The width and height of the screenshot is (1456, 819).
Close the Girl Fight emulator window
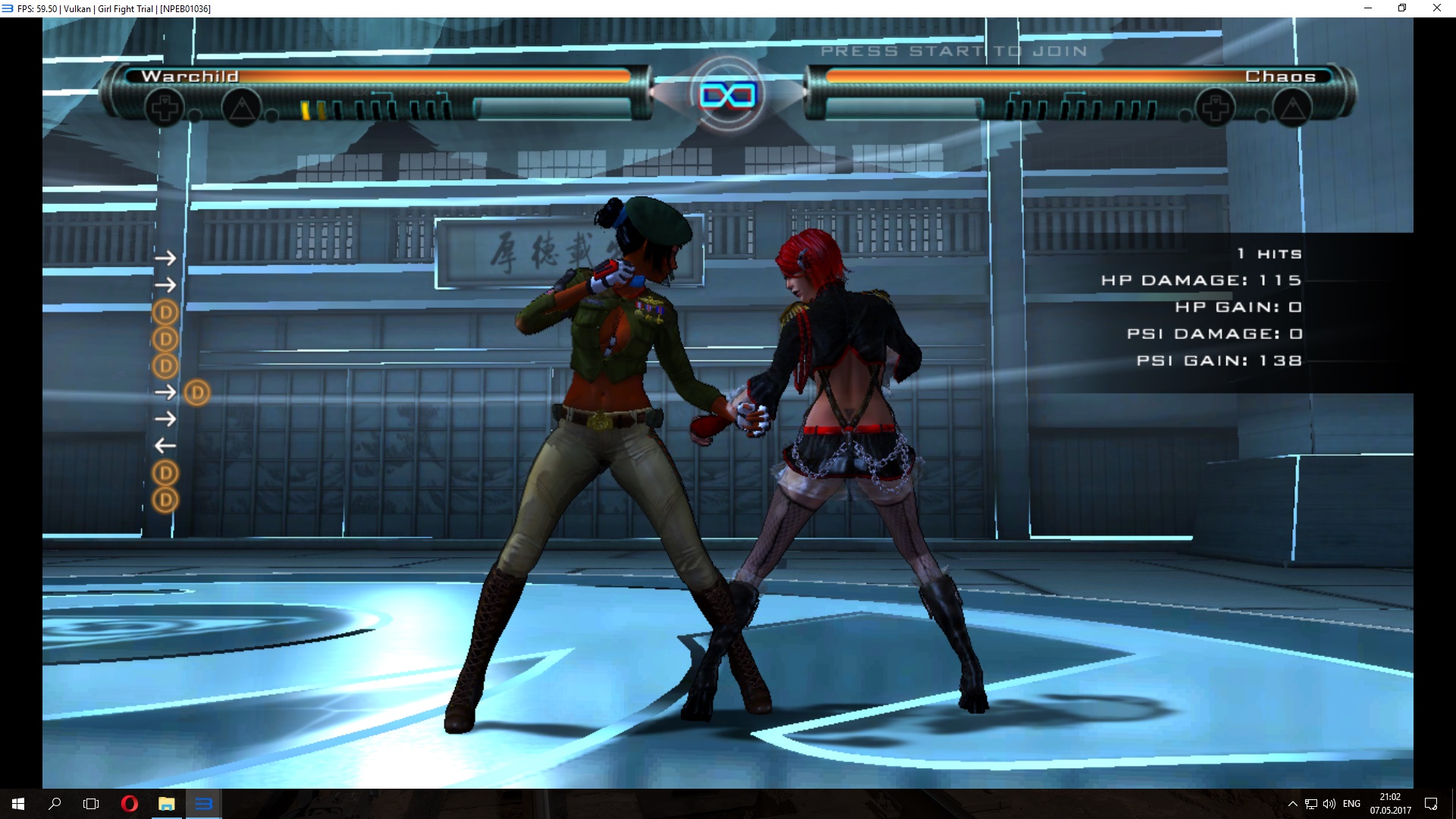click(x=1436, y=8)
